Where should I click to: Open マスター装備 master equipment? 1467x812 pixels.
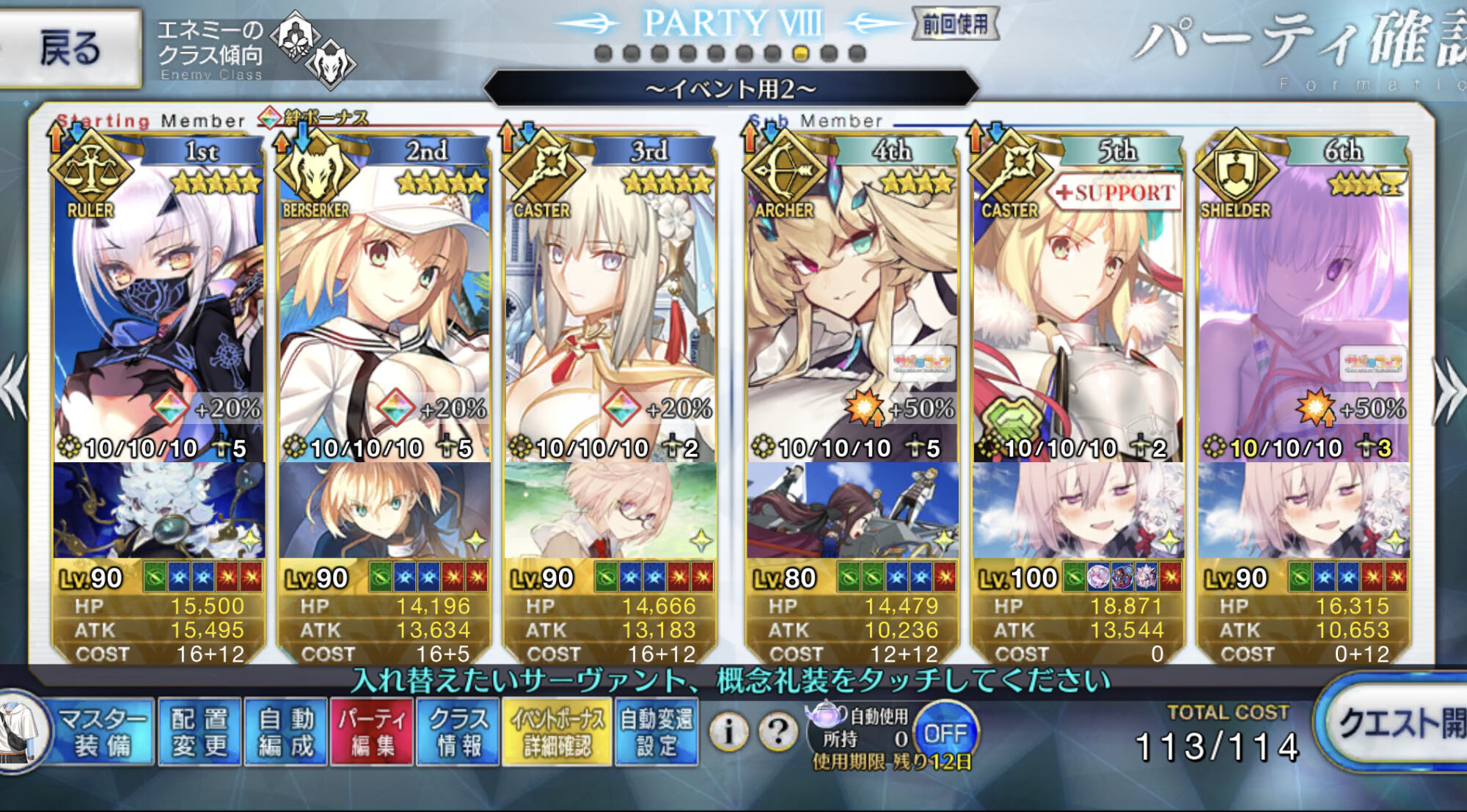[x=101, y=732]
